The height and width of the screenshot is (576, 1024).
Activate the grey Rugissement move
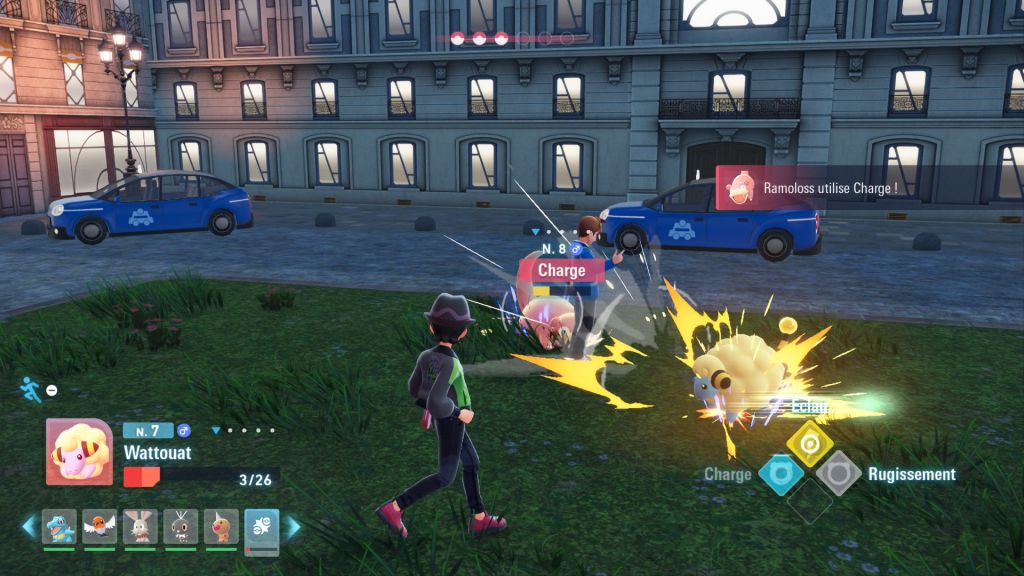838,473
